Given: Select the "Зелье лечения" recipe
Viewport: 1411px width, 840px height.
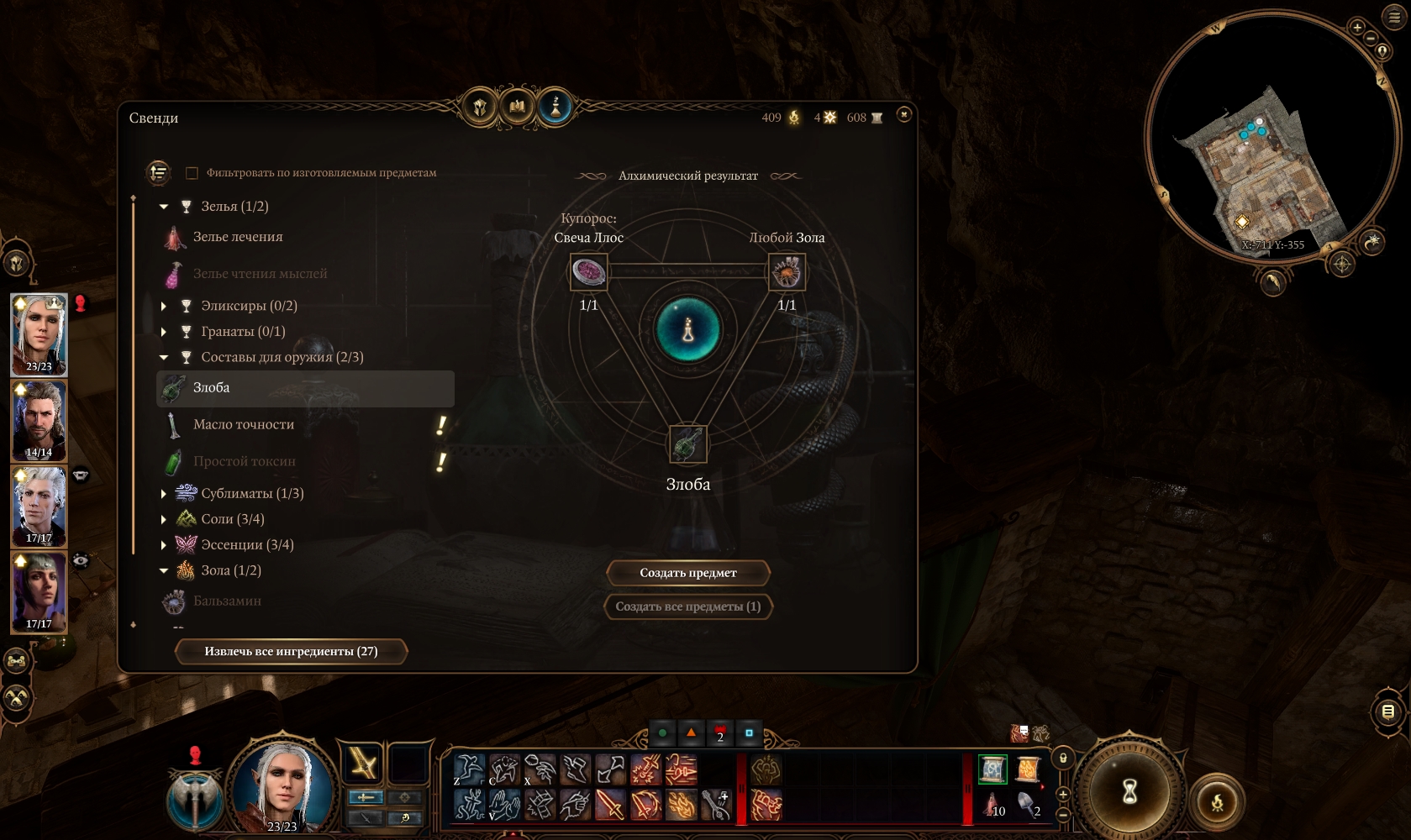Looking at the screenshot, I should [238, 237].
